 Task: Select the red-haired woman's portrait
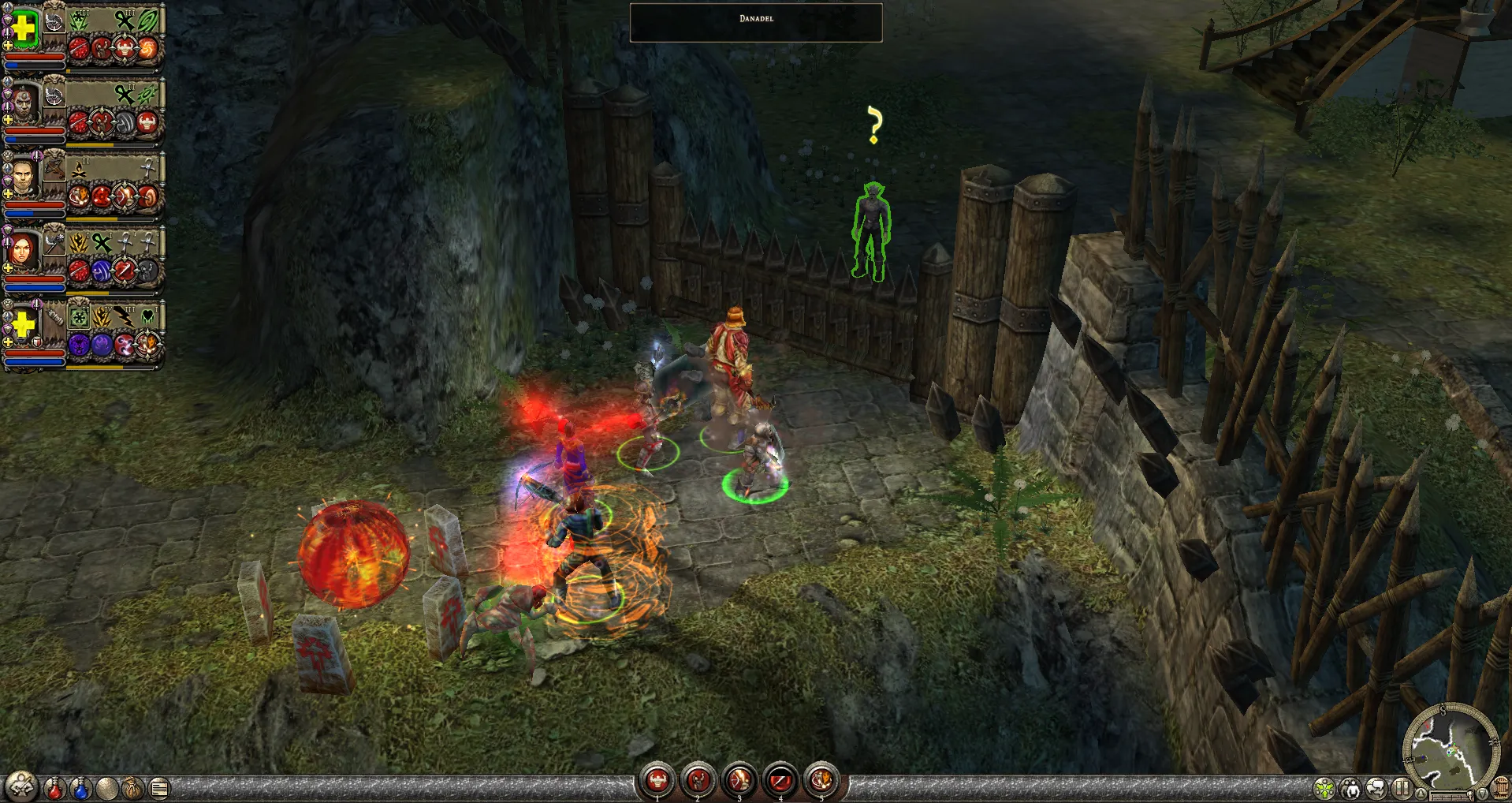22,251
